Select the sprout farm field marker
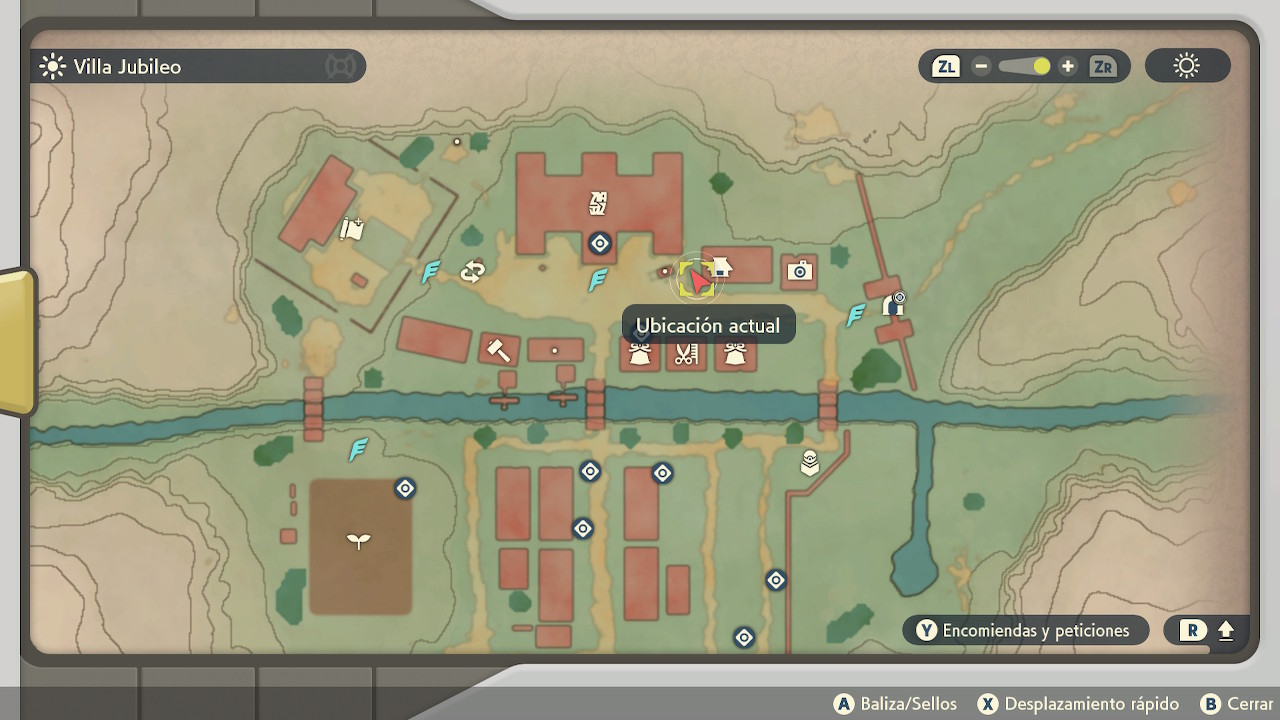This screenshot has height=720, width=1280. click(x=358, y=541)
